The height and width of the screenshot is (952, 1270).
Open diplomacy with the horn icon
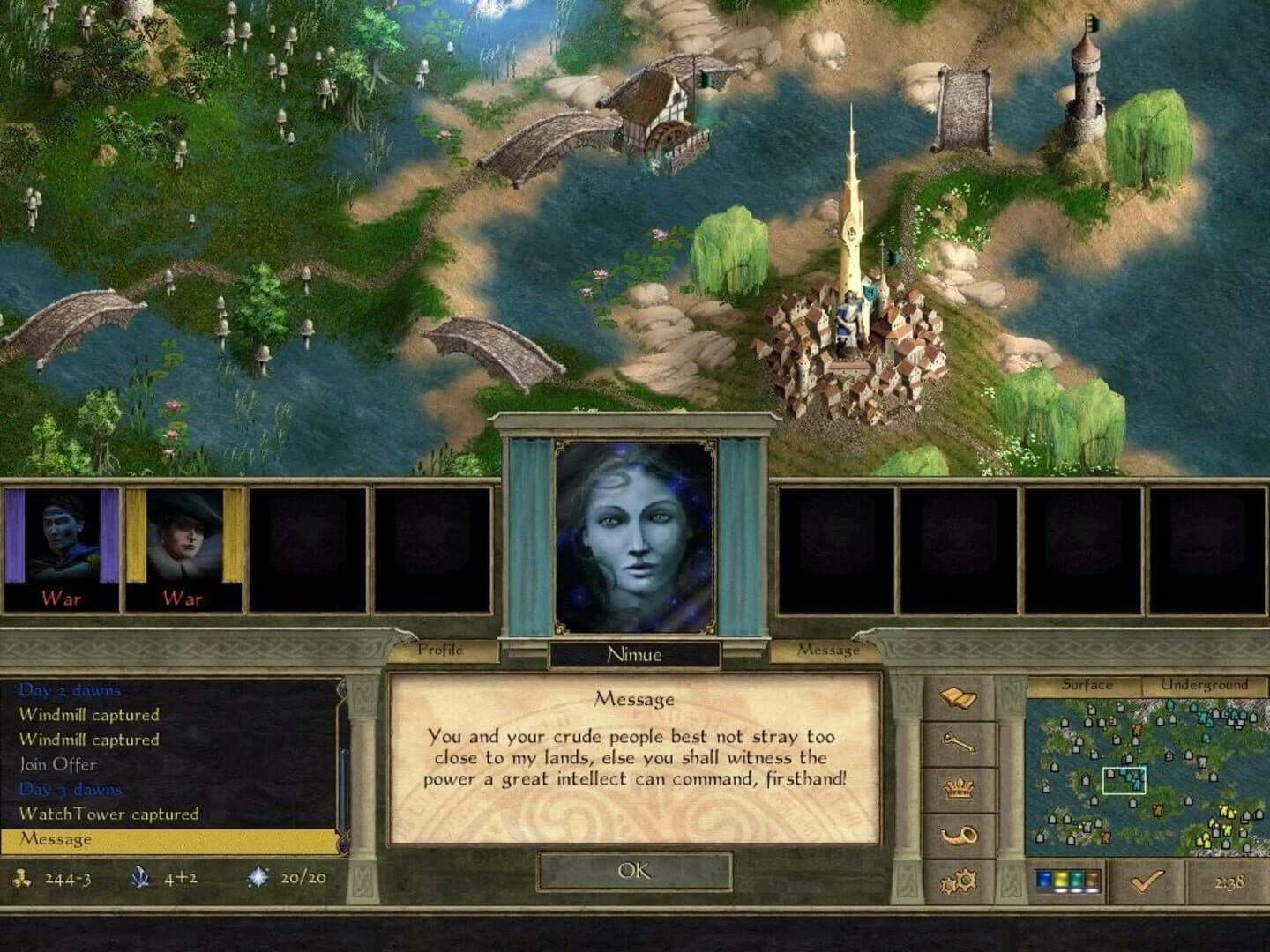[960, 833]
